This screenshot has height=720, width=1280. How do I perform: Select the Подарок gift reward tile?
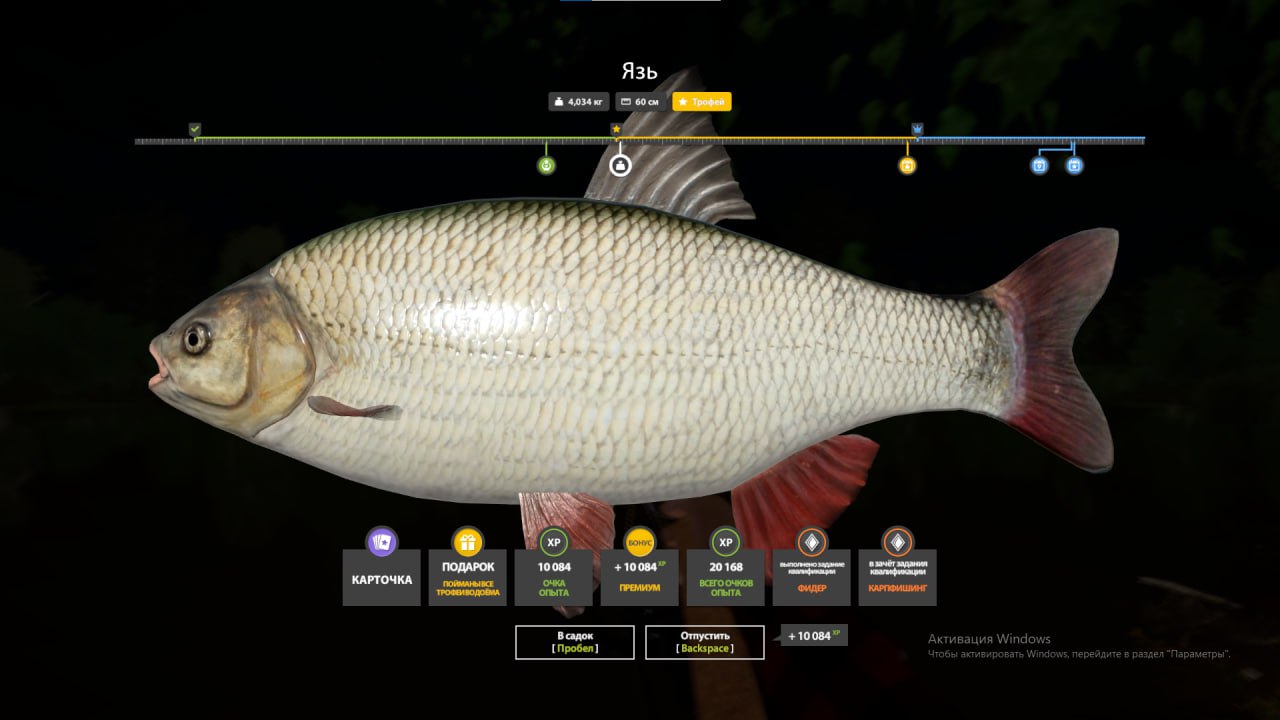pyautogui.click(x=468, y=578)
